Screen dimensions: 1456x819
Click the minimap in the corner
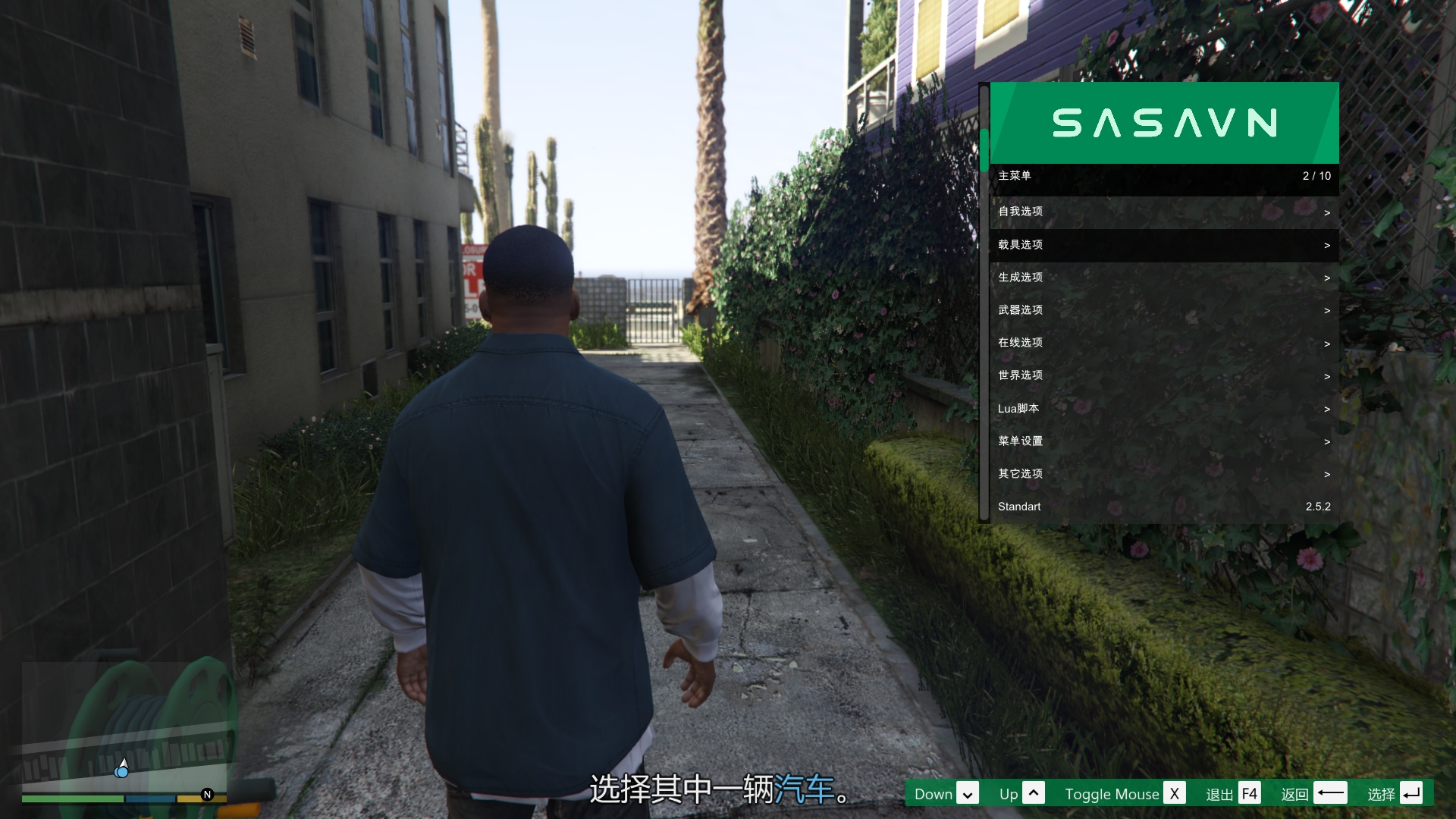tap(125, 728)
